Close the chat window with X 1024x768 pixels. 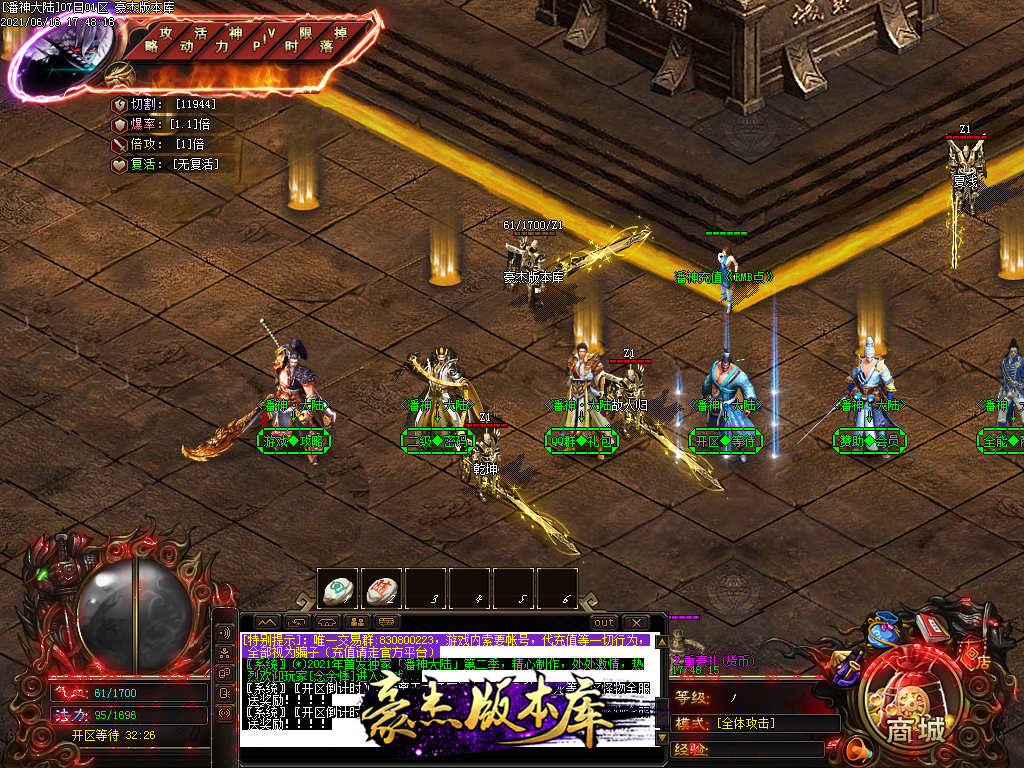point(636,623)
